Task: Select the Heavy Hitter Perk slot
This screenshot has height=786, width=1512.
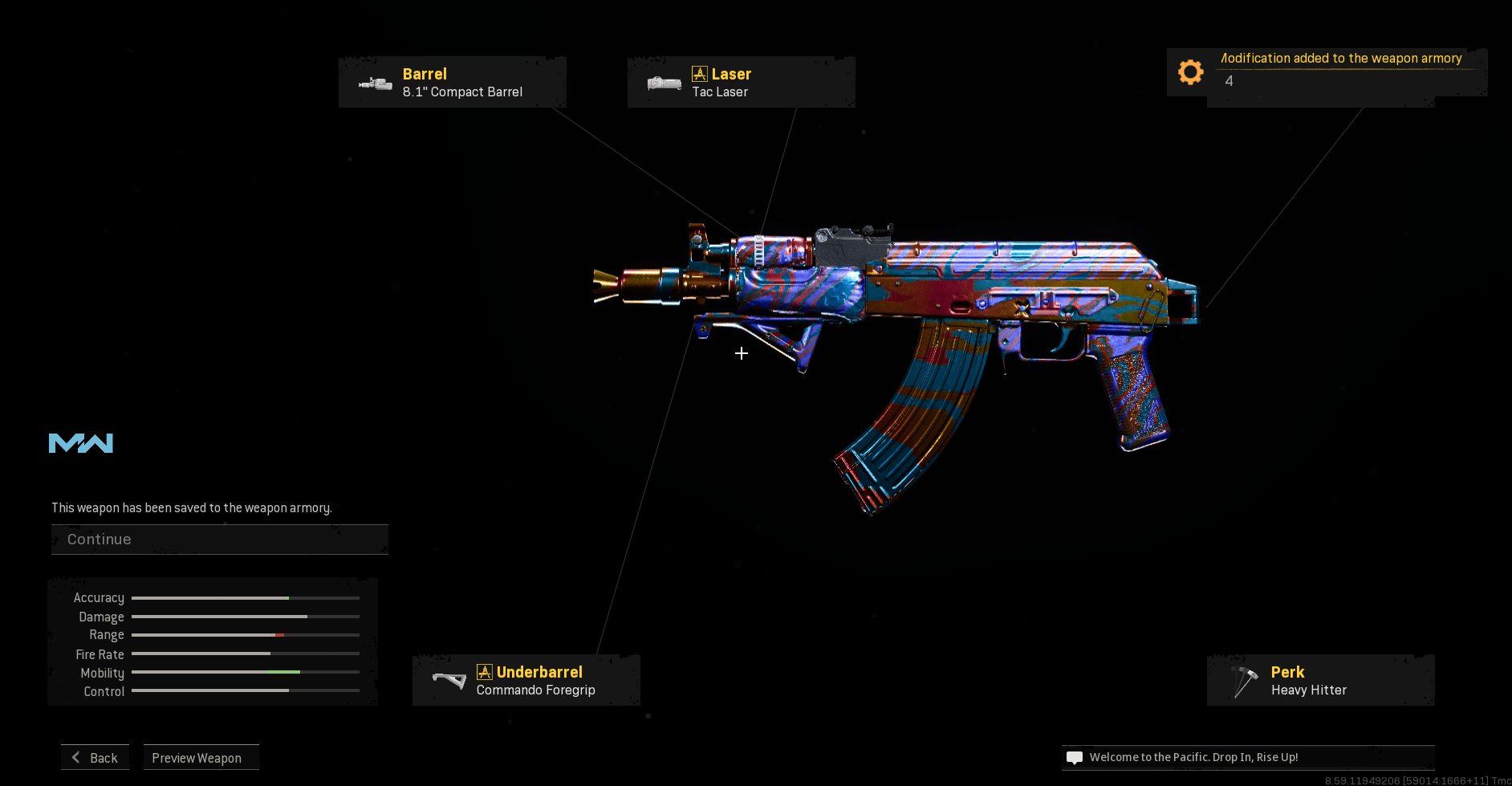Action: click(x=1320, y=680)
